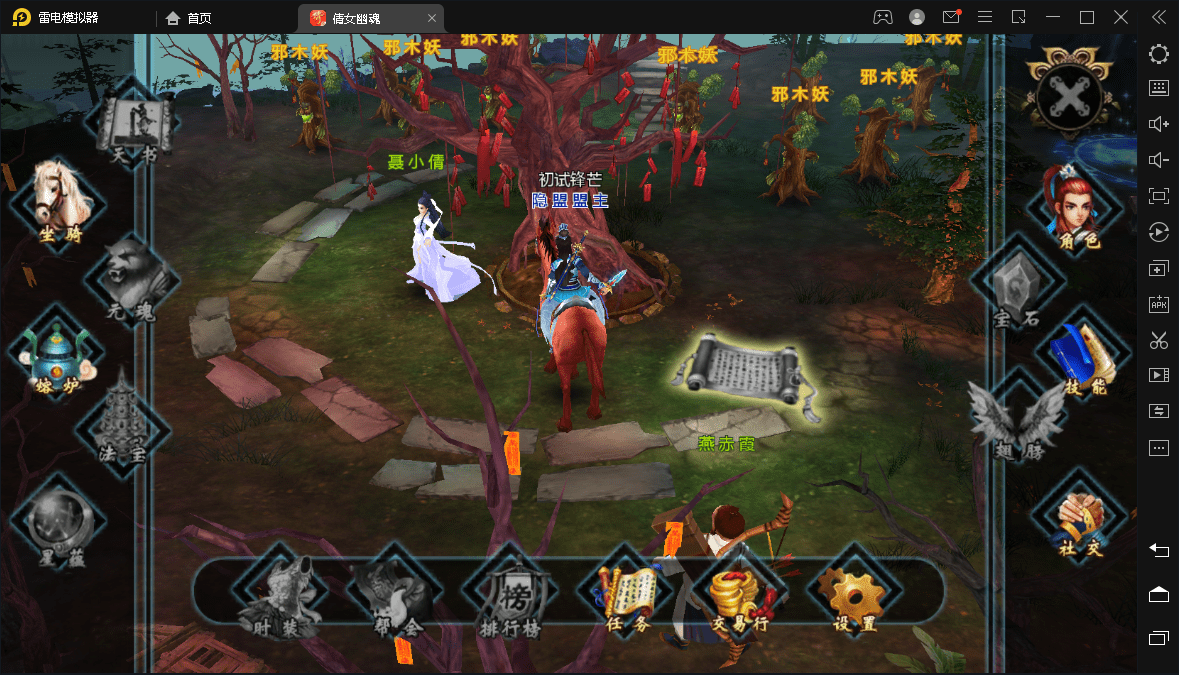Switch to the 首页 home tab
This screenshot has width=1179, height=675.
click(189, 18)
